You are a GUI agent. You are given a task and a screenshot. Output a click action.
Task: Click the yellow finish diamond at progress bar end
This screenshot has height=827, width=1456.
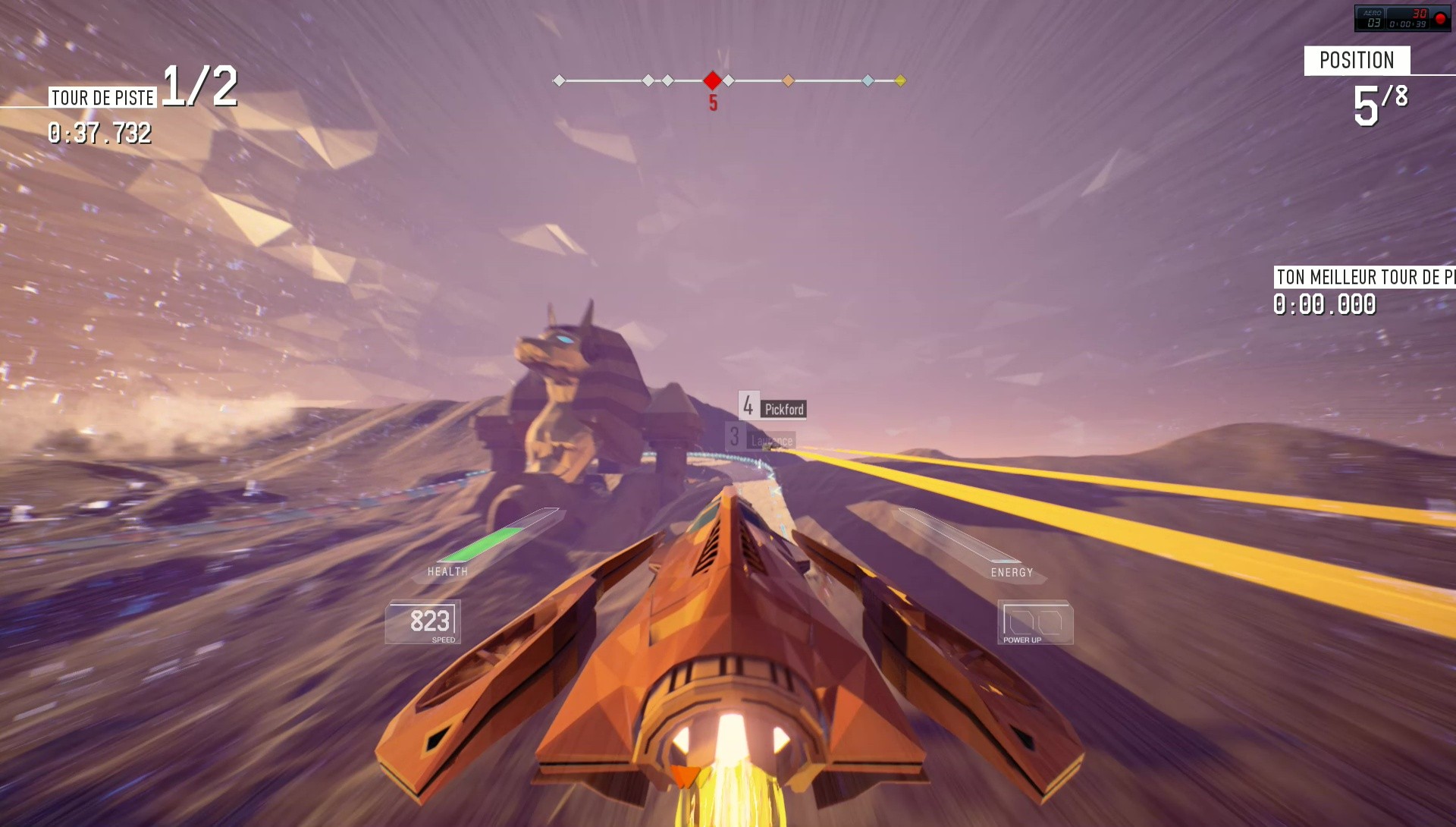[899, 80]
